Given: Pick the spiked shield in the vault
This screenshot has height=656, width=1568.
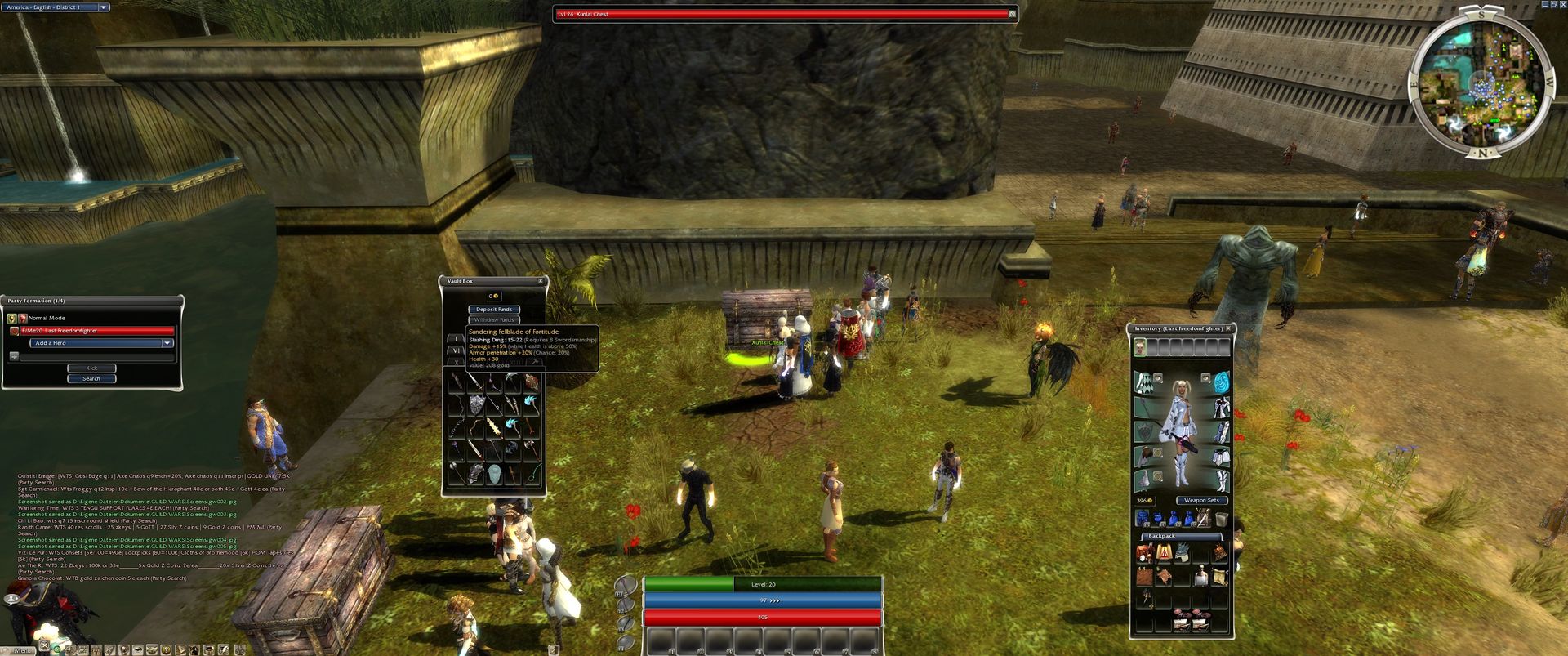Looking at the screenshot, I should click(477, 404).
